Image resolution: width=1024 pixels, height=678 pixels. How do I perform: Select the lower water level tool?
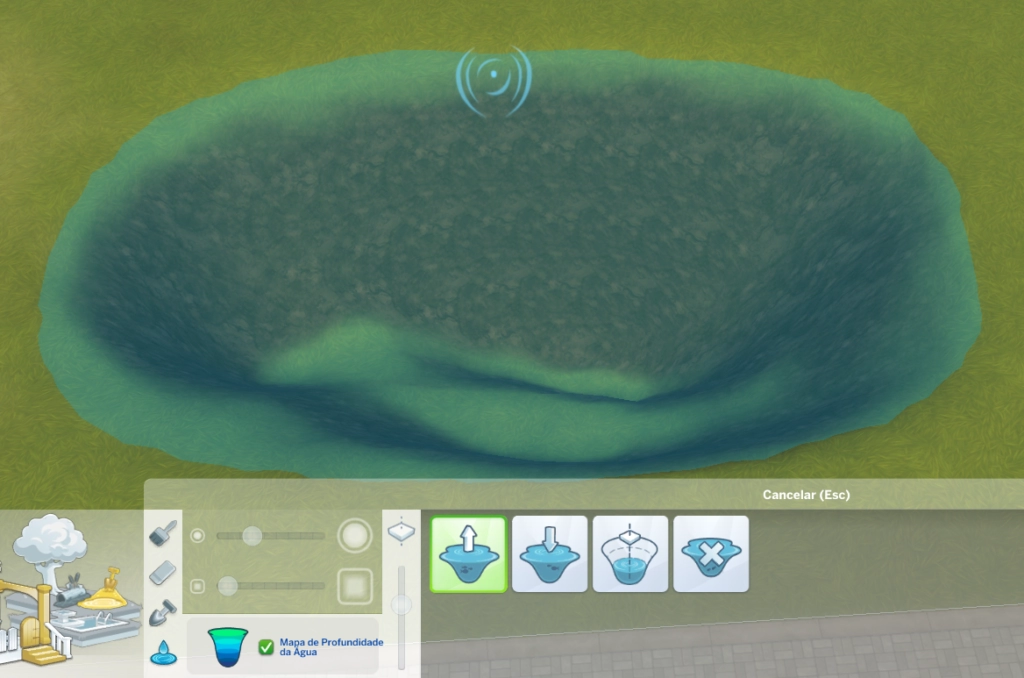click(x=549, y=554)
